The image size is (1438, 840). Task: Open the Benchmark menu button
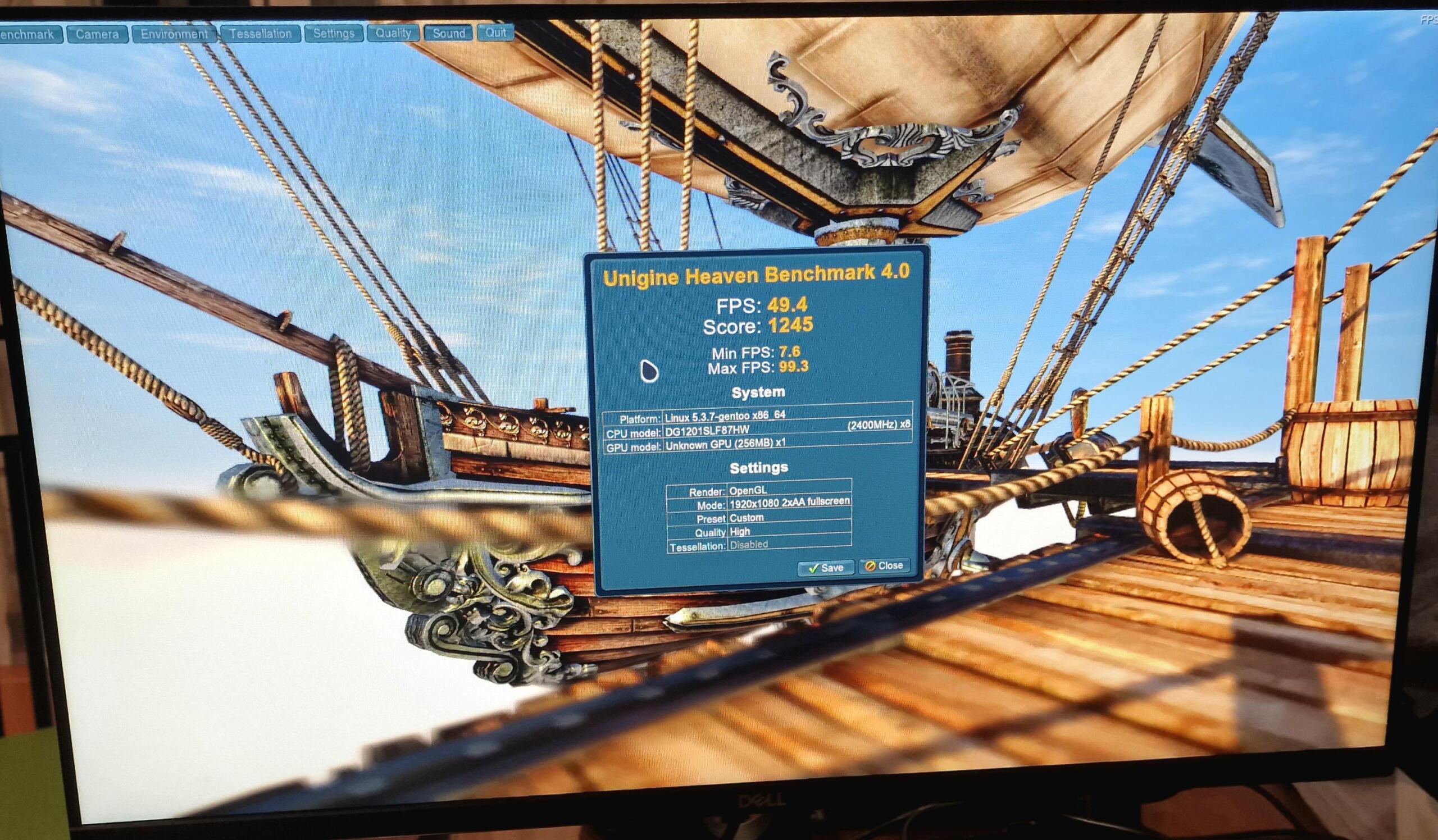(x=28, y=34)
